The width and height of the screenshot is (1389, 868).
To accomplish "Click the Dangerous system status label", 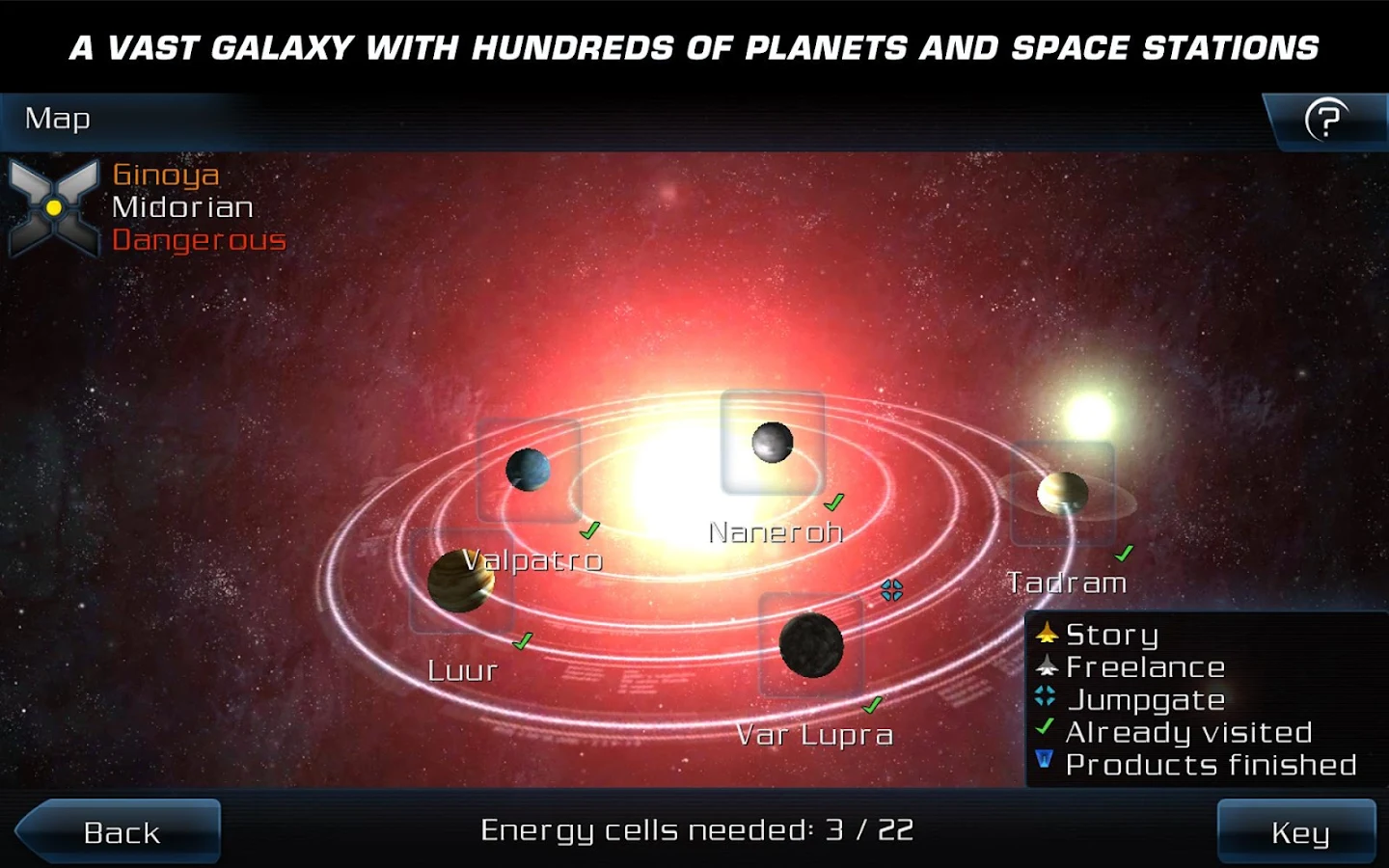I will click(200, 240).
